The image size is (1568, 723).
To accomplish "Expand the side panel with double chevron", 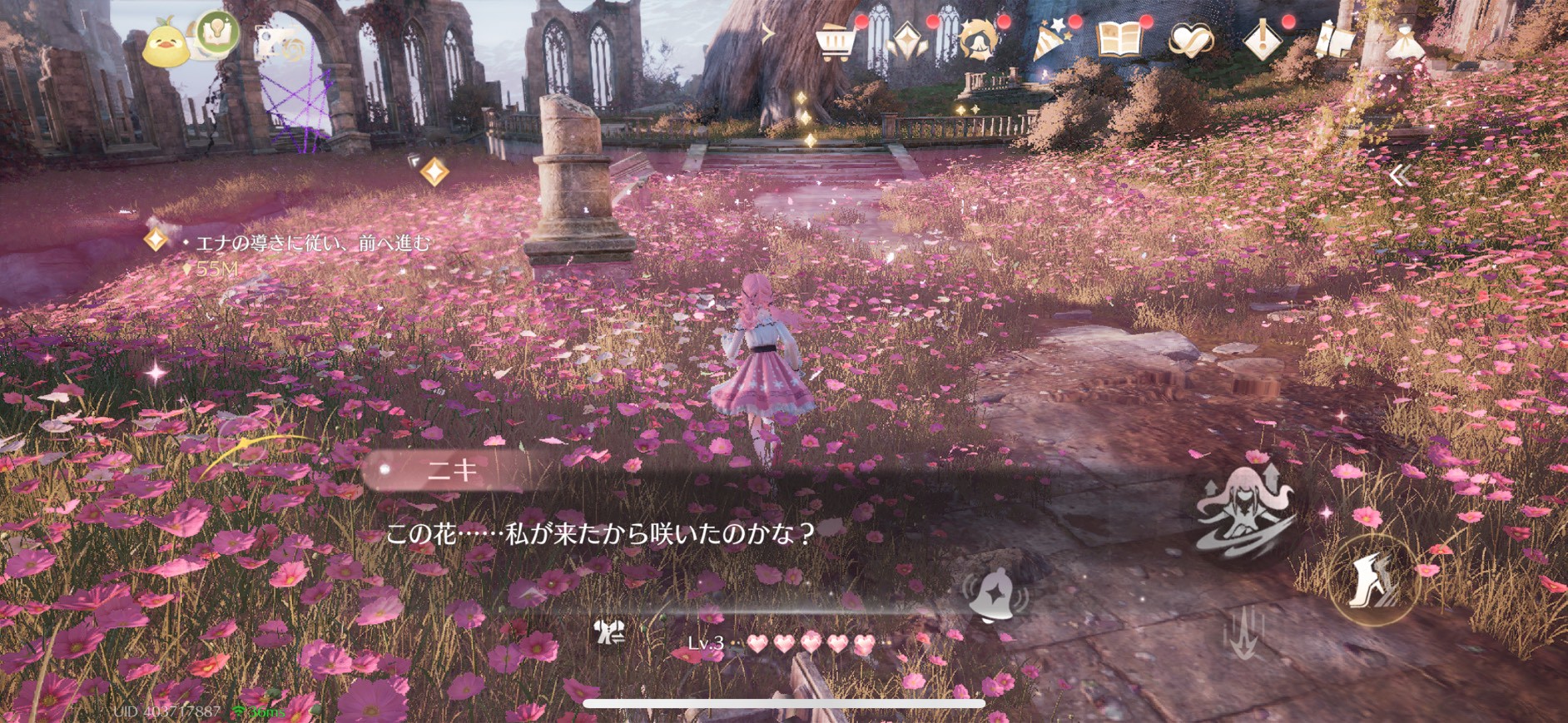I will pos(1401,175).
